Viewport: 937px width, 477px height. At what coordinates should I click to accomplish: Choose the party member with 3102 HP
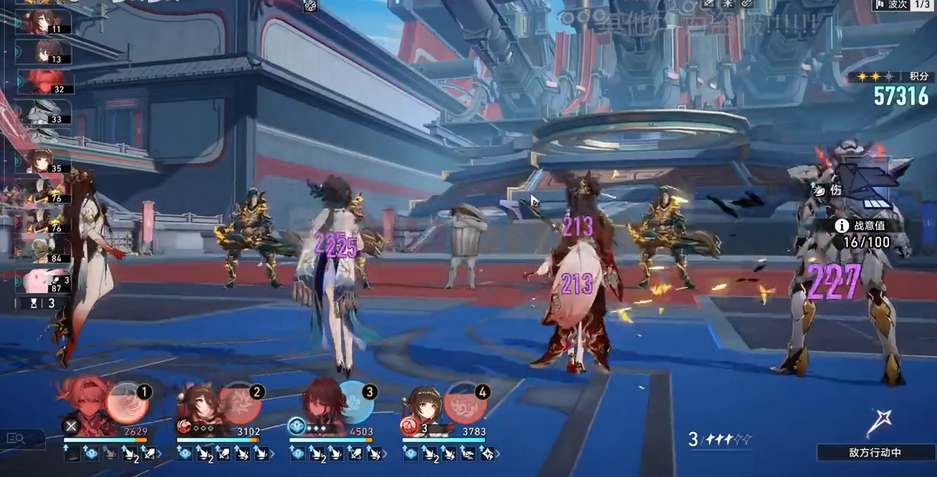click(200, 405)
